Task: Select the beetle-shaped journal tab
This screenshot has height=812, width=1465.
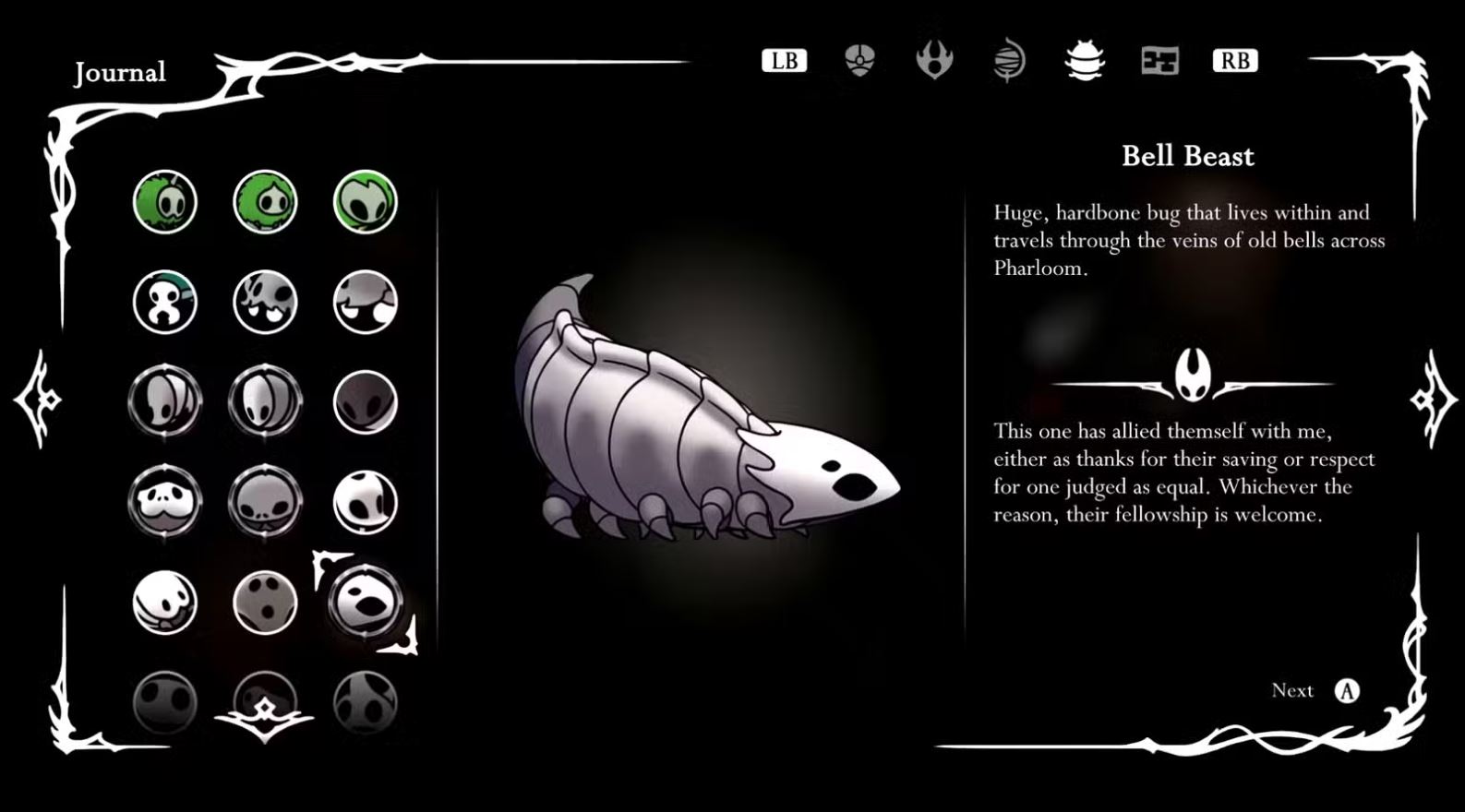Action: 1084,61
